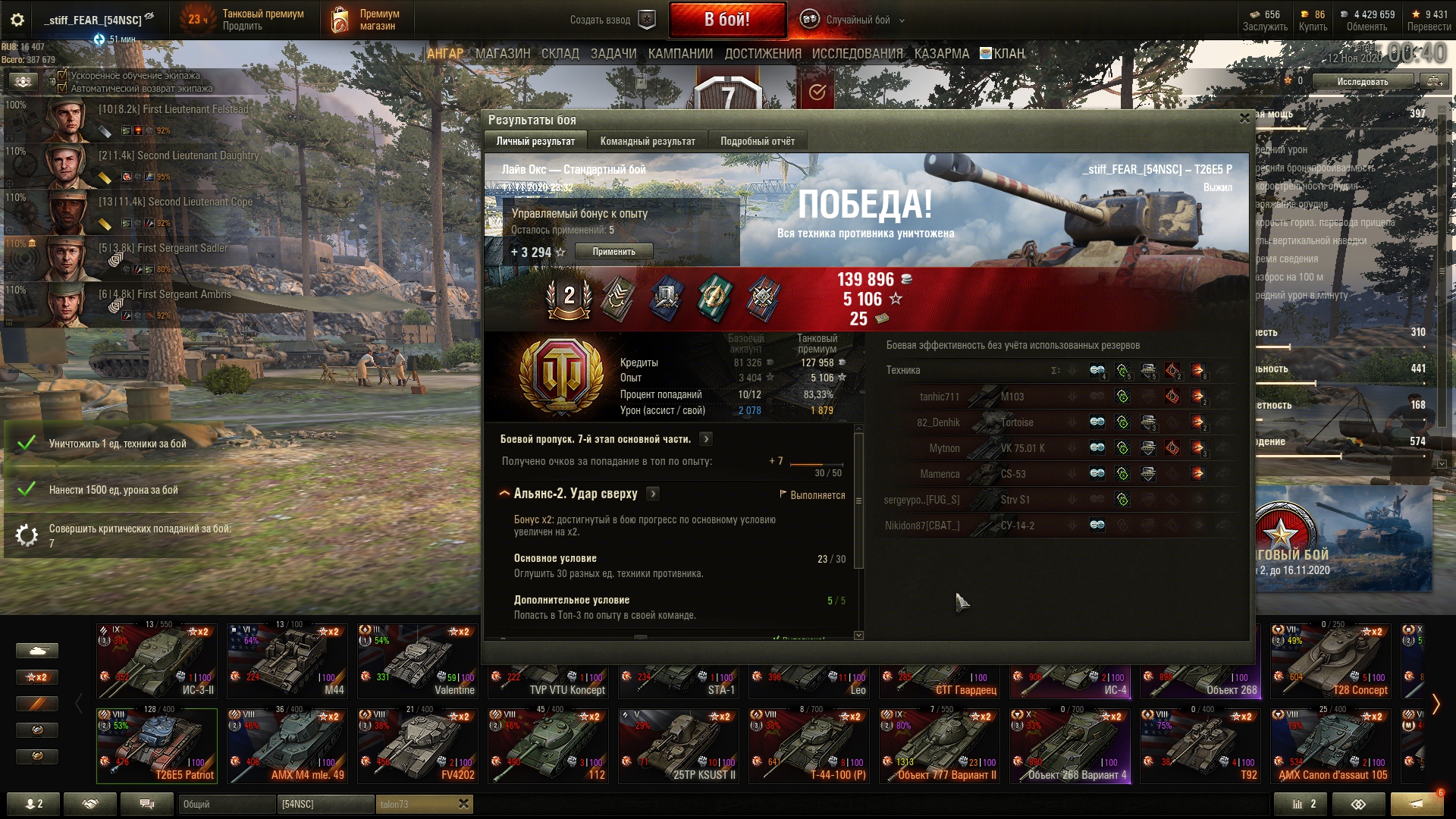The image size is (1456, 819).
Task: Start the battle with the В бой! button
Action: click(x=726, y=20)
